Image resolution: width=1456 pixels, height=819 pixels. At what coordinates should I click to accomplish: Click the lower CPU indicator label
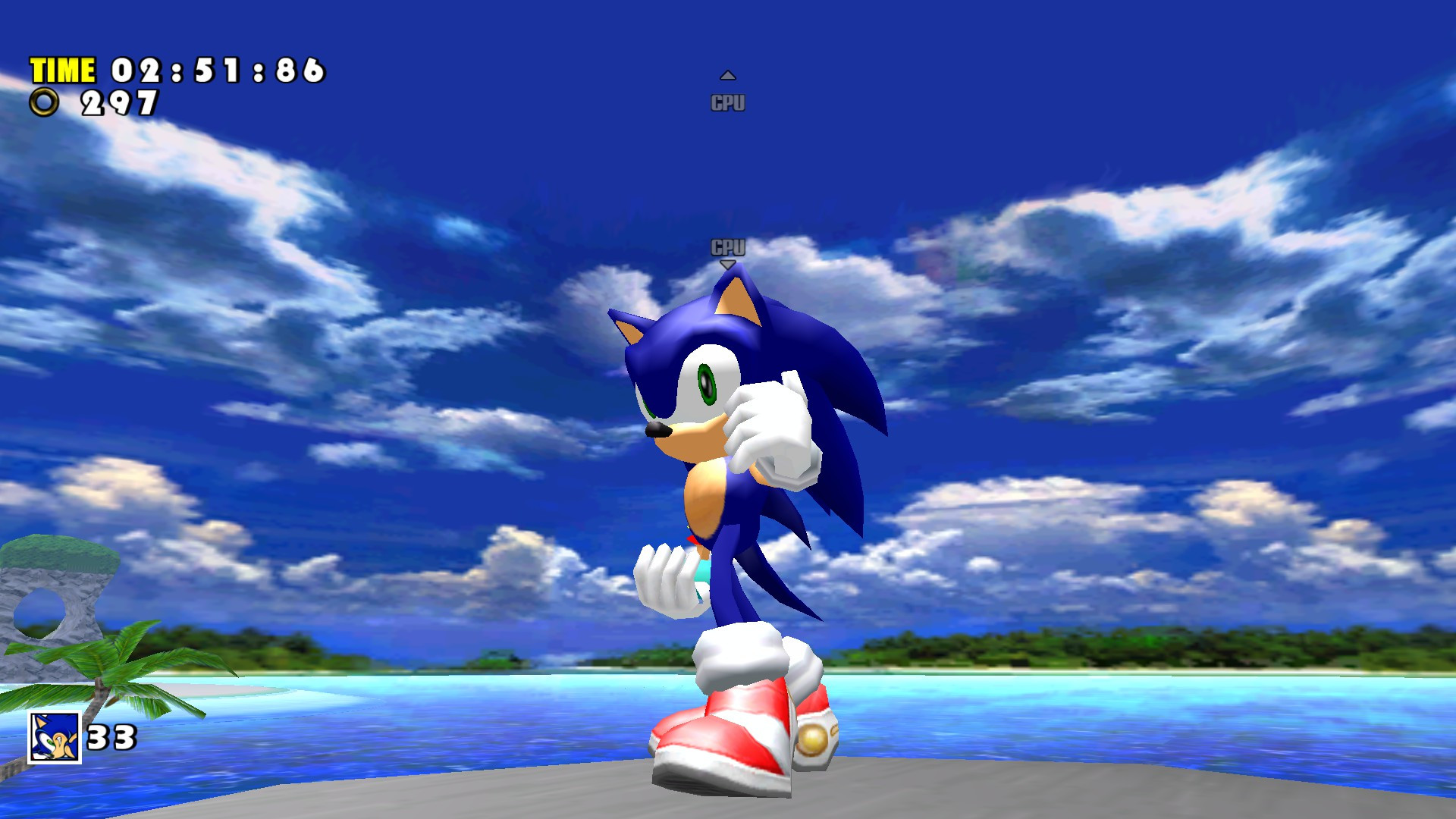tap(727, 246)
